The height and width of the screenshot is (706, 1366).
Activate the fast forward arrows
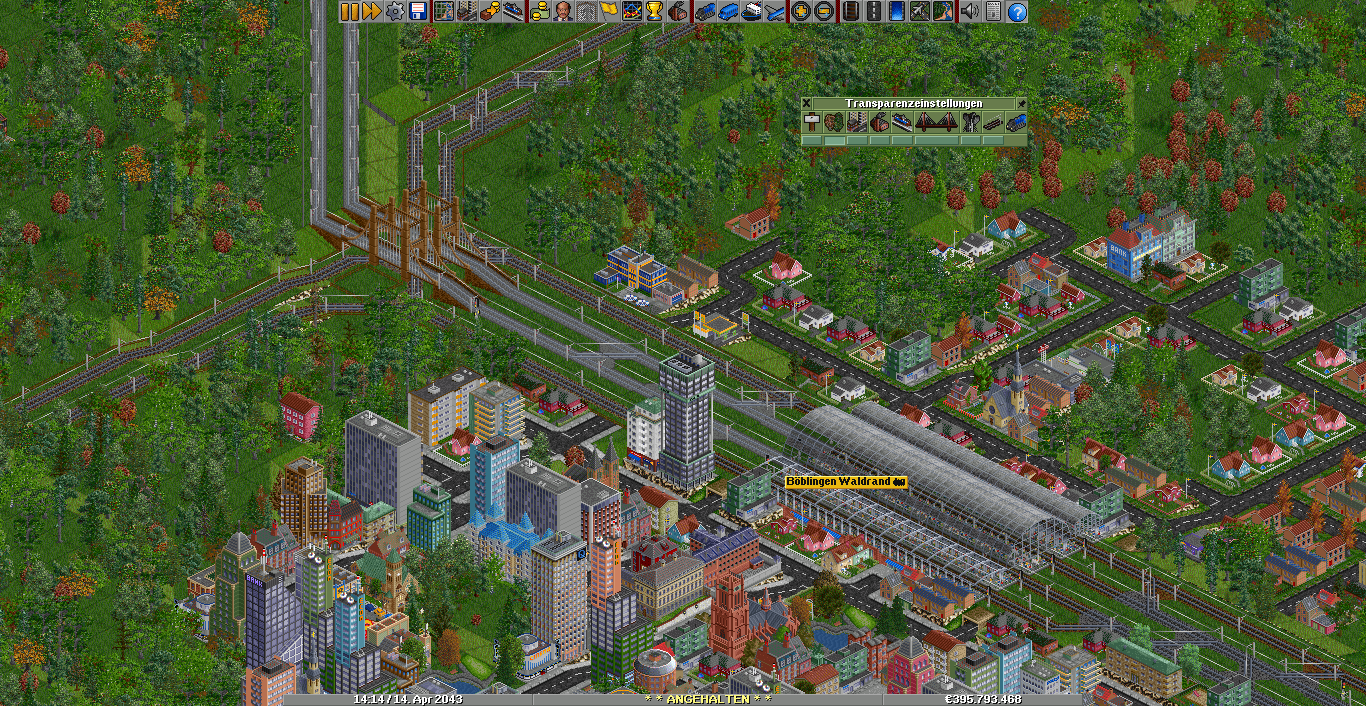click(372, 12)
